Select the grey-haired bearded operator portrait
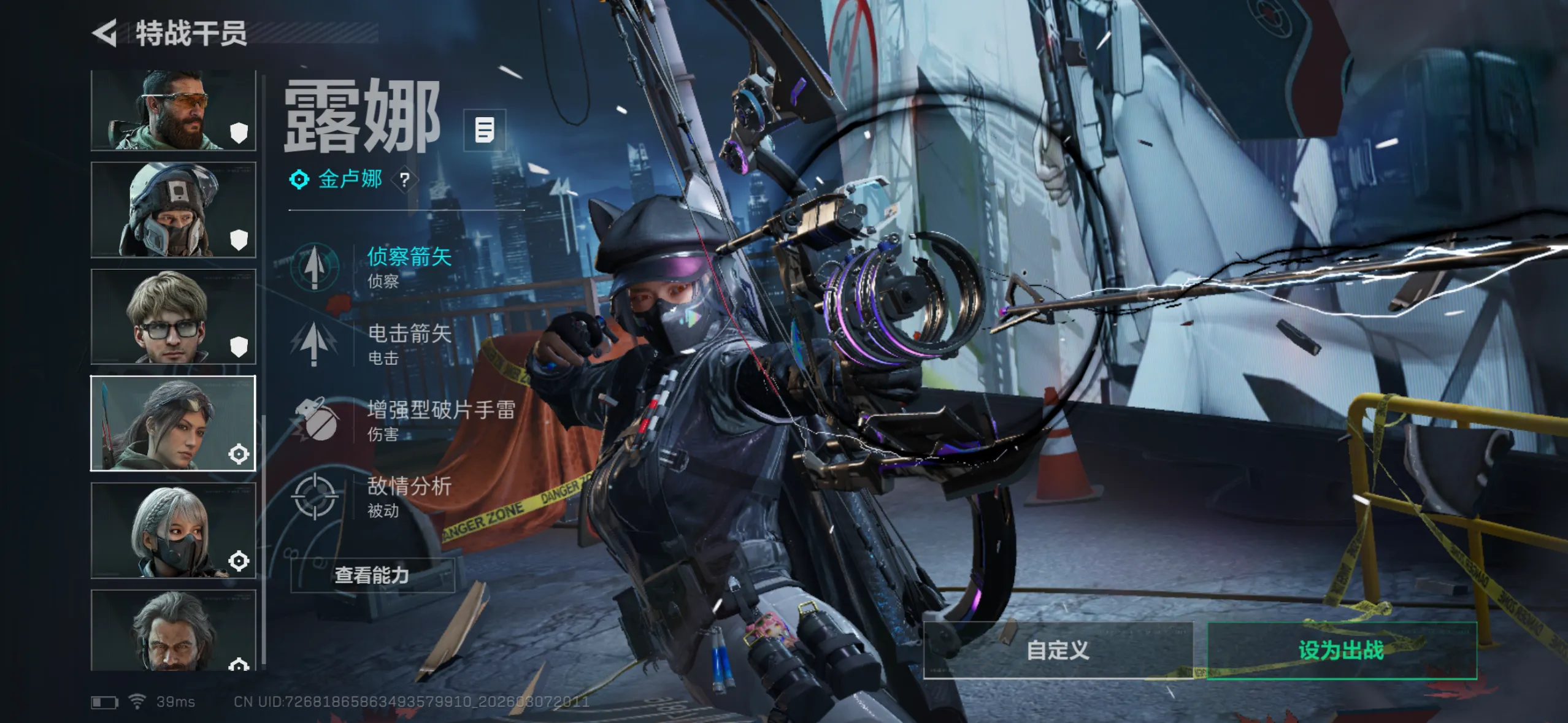This screenshot has width=1568, height=723. point(173,630)
